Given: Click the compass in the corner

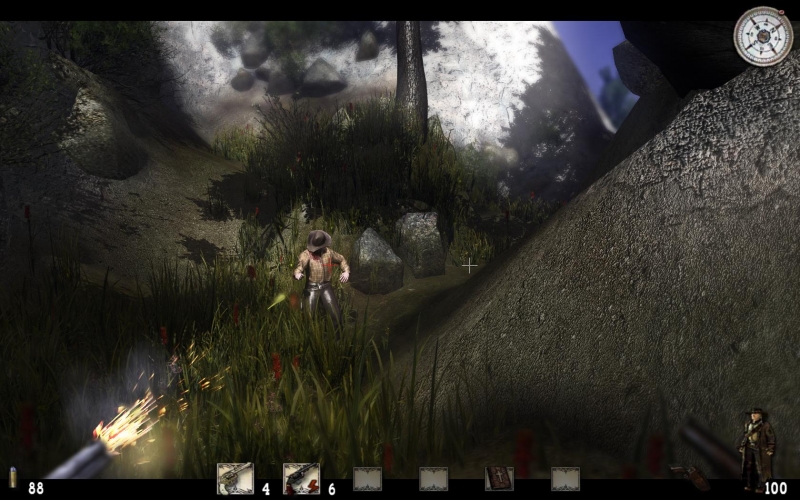Looking at the screenshot, I should click(x=763, y=36).
